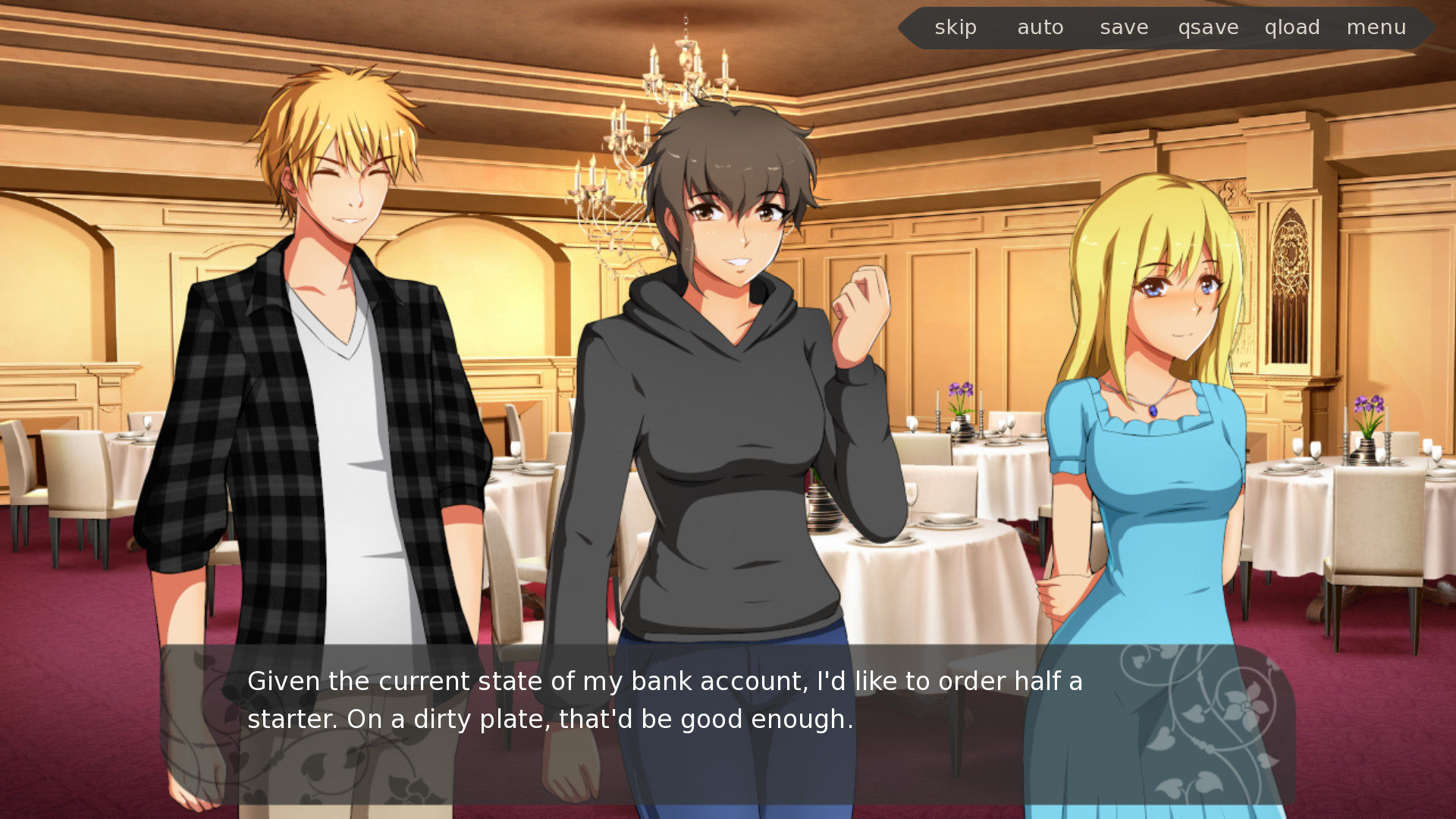Load the last quicksave with qload
Viewport: 1456px width, 819px height.
pyautogui.click(x=1292, y=27)
